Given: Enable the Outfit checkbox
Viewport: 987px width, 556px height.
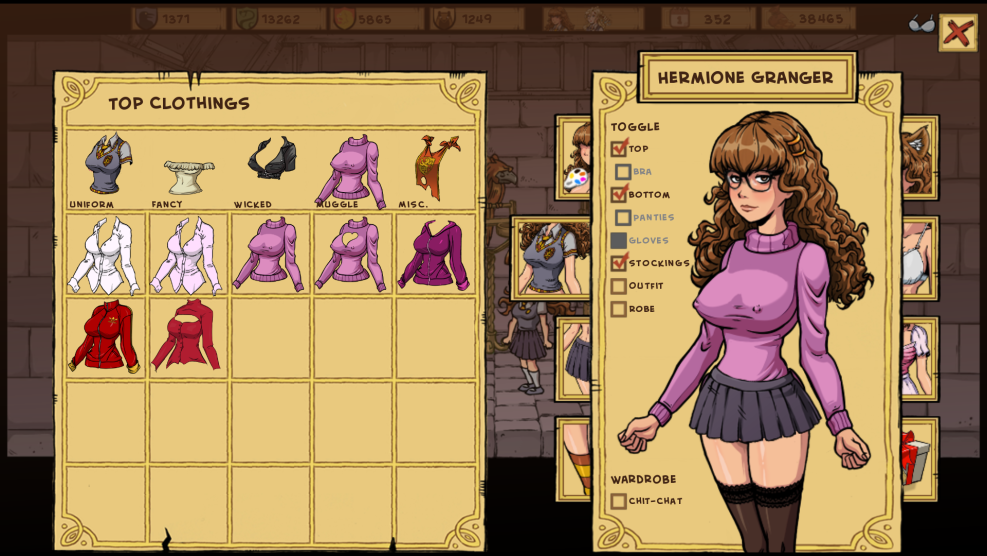Looking at the screenshot, I should [x=619, y=286].
